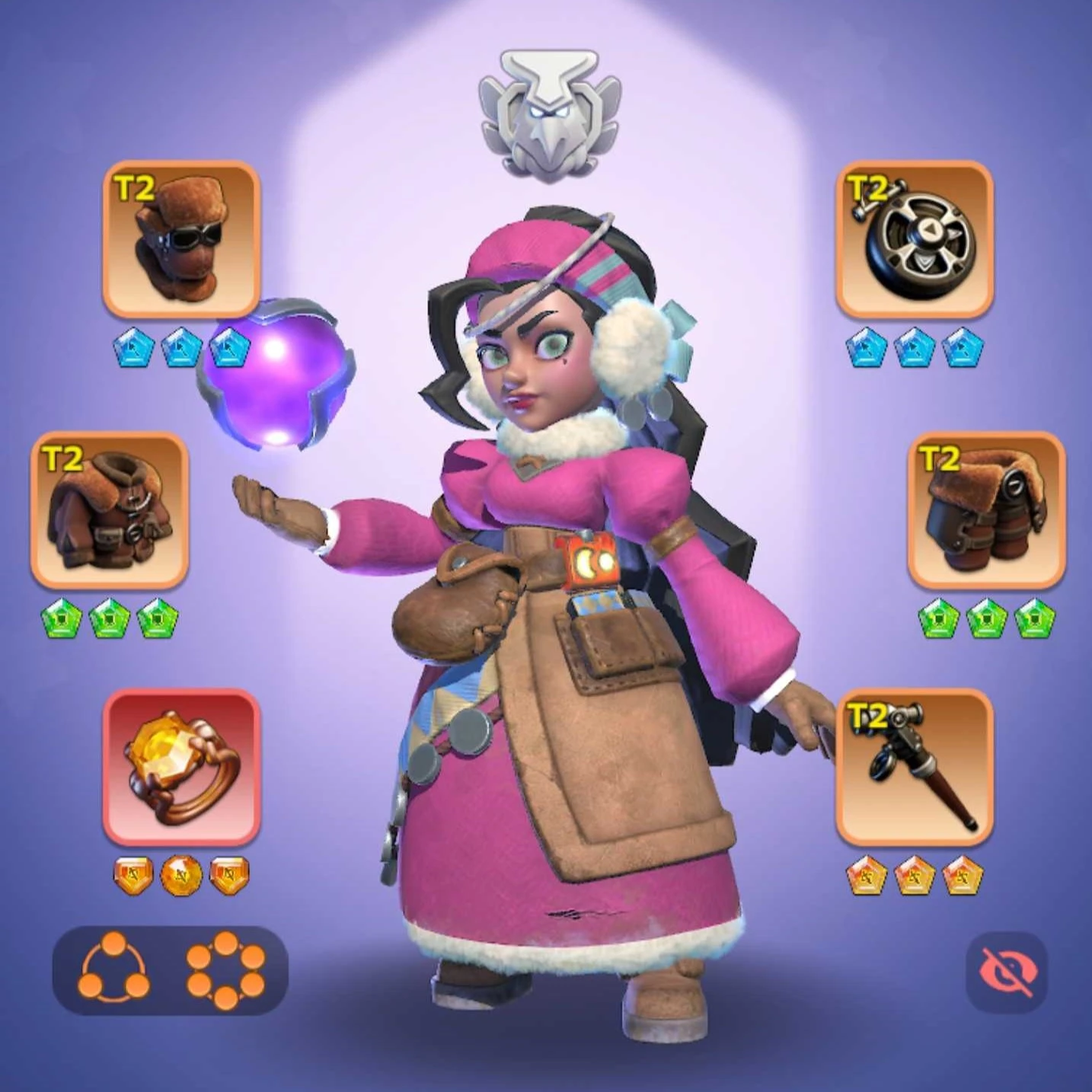Open the T2 fur-lined boots slot

(986, 509)
